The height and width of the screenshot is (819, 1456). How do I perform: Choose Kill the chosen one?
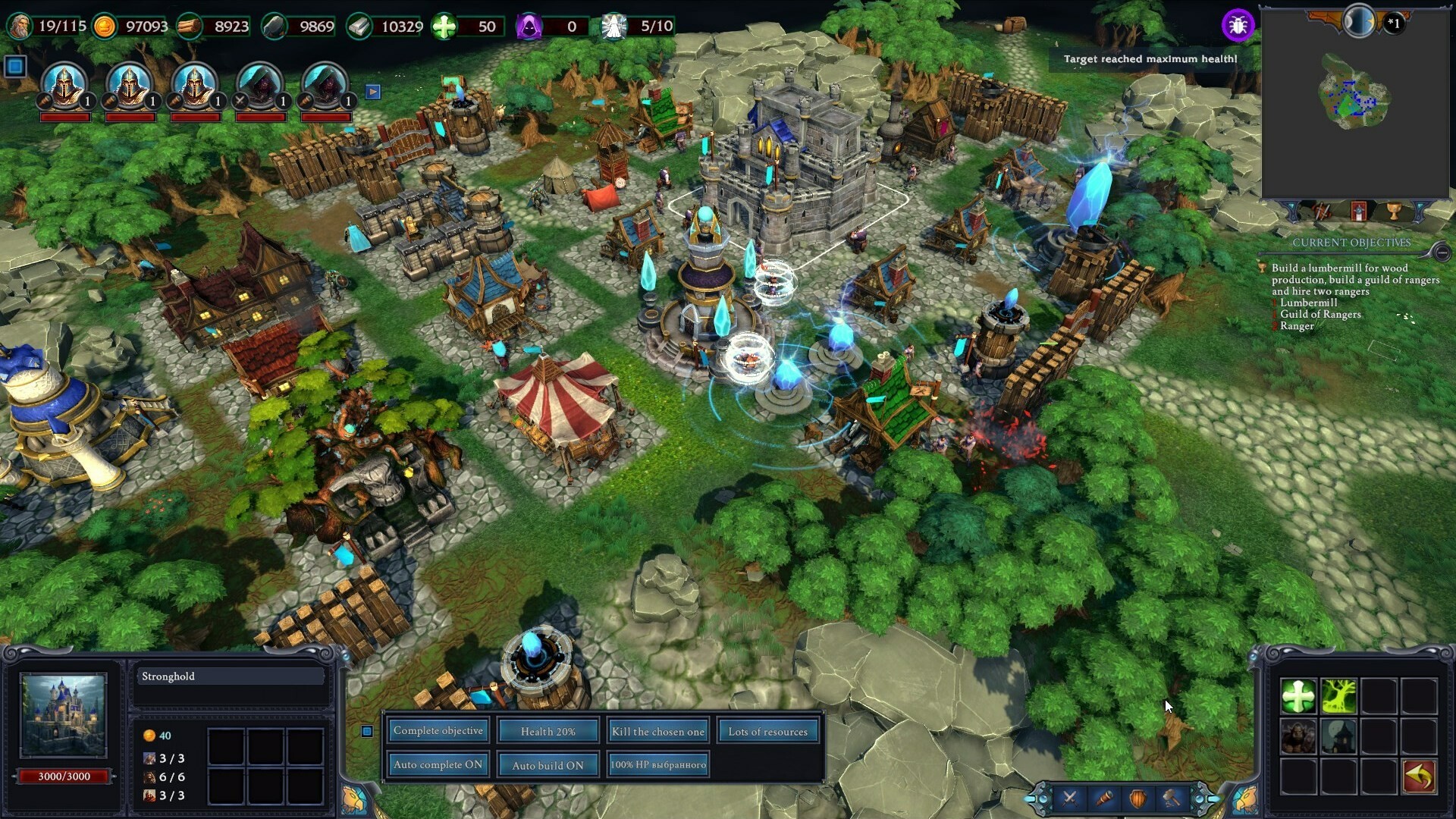click(x=657, y=731)
